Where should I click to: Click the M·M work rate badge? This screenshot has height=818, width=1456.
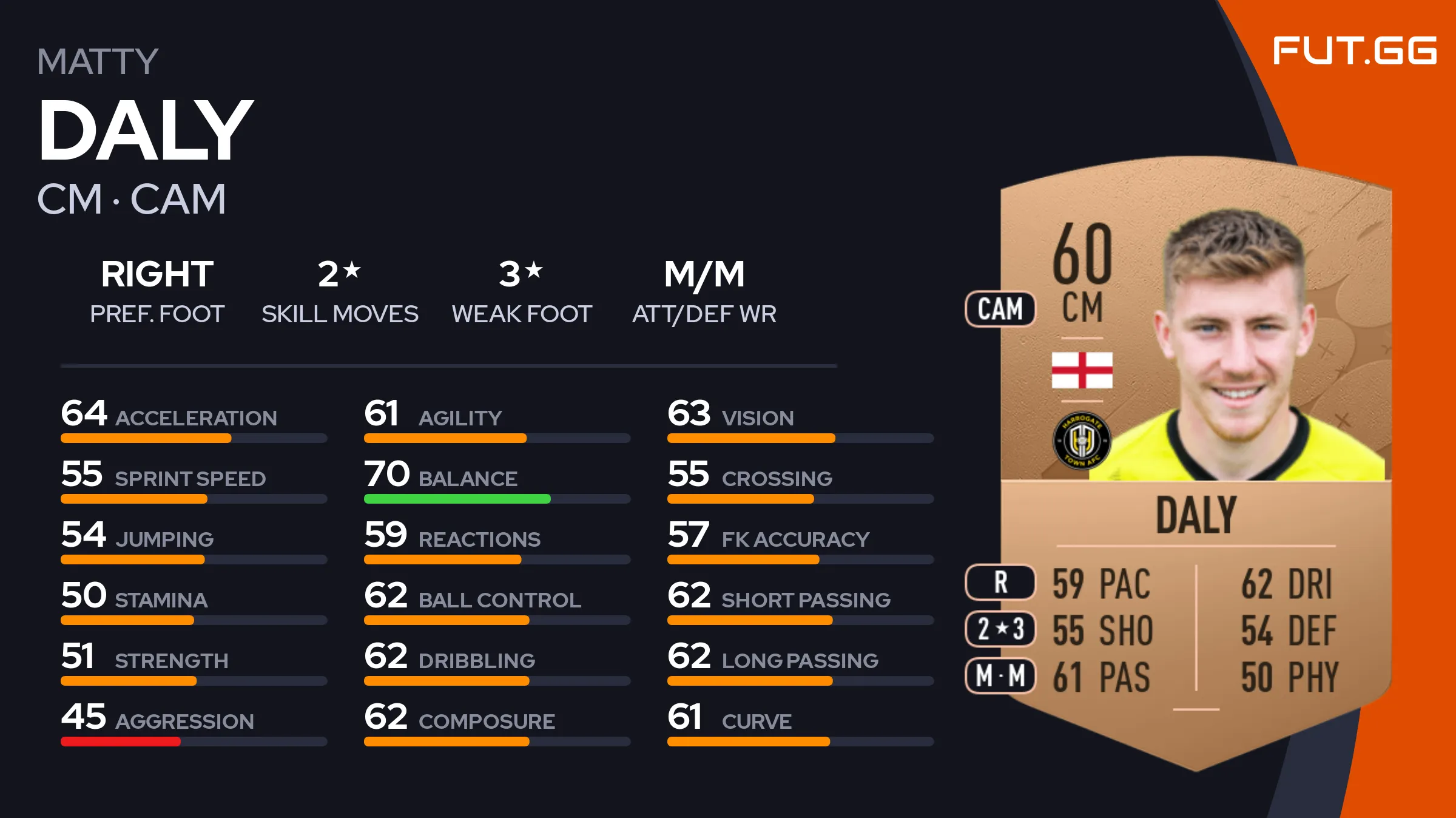click(x=1000, y=675)
